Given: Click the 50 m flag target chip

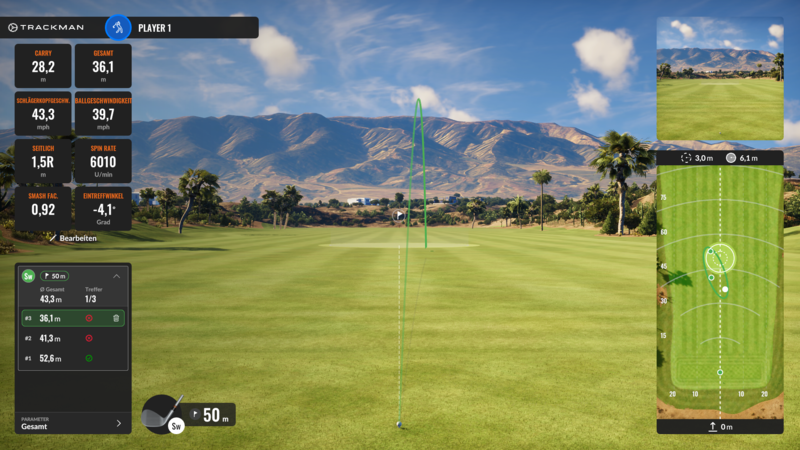Looking at the screenshot, I should [53, 276].
